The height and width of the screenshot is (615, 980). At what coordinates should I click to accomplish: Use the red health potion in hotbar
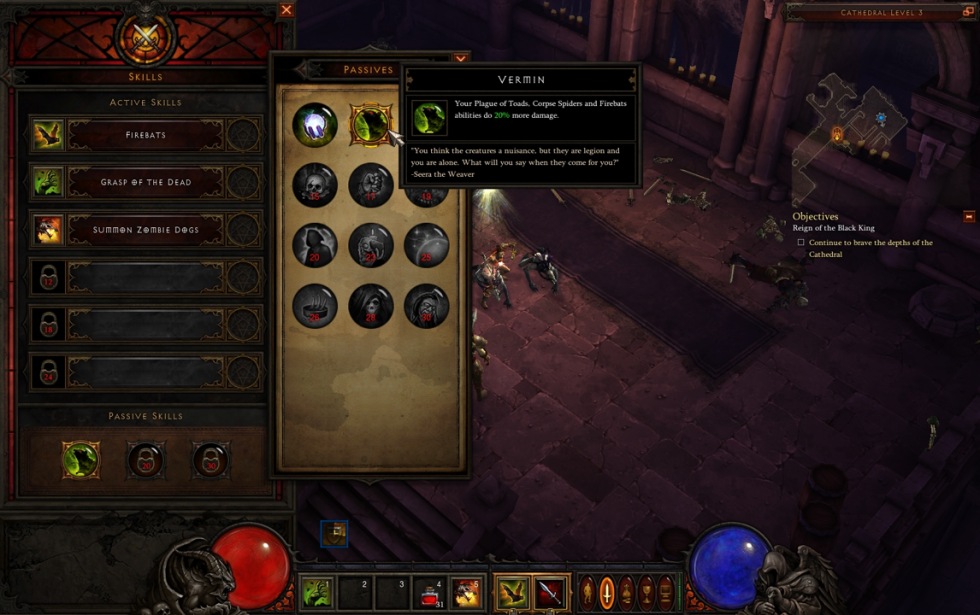(x=432, y=592)
